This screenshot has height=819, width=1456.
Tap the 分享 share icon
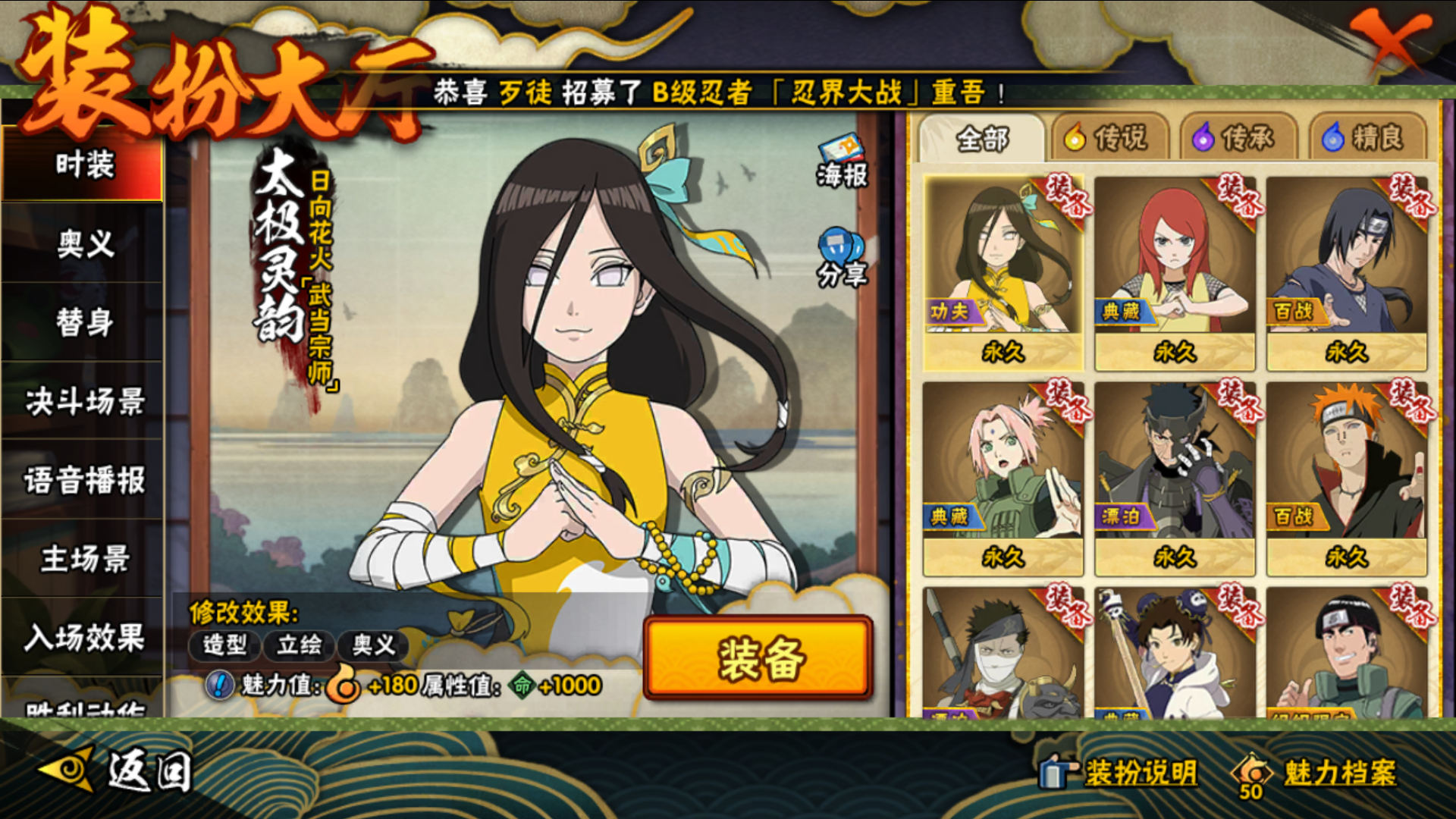click(x=842, y=258)
